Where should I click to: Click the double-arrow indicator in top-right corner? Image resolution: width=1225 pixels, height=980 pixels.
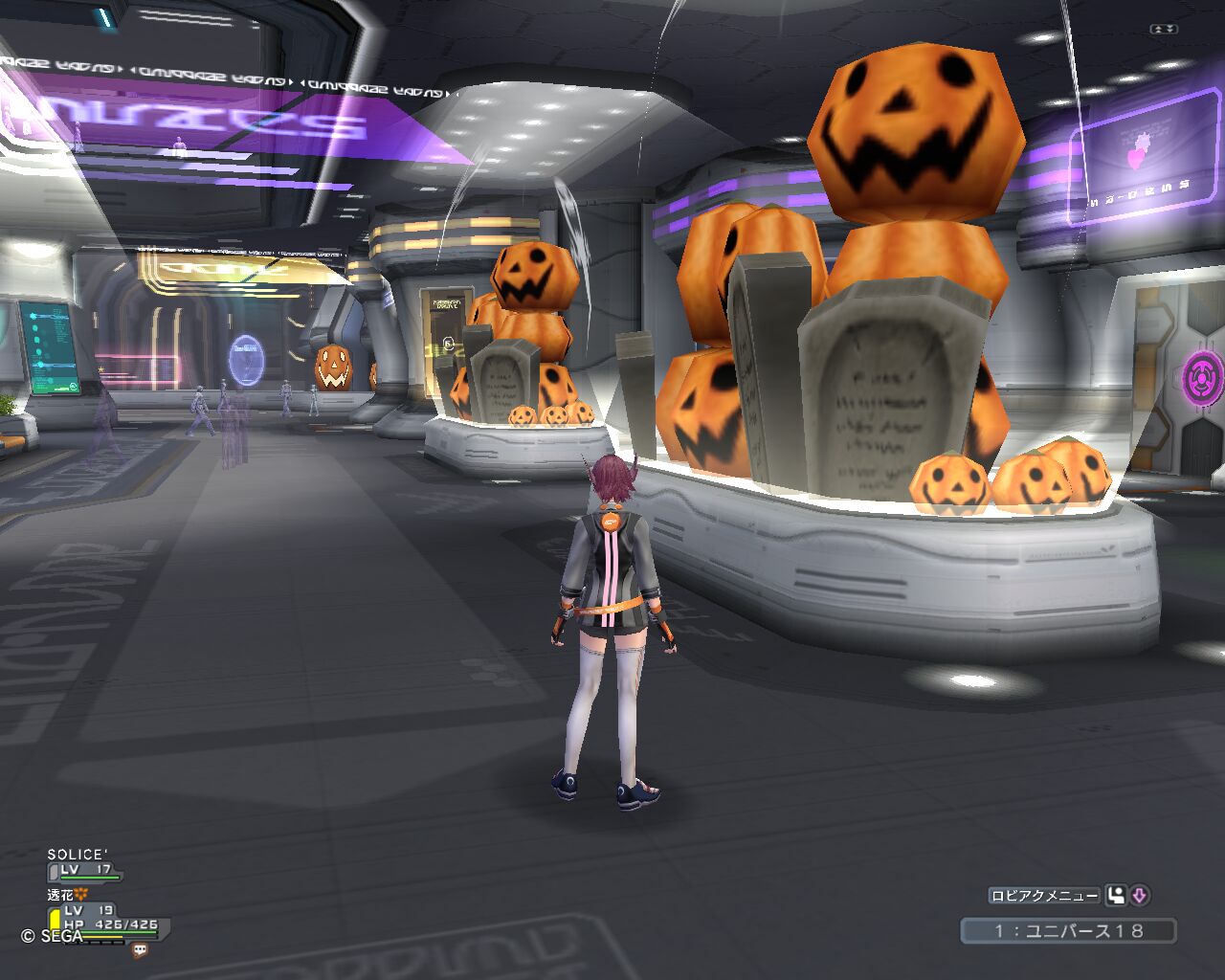coord(1164,30)
